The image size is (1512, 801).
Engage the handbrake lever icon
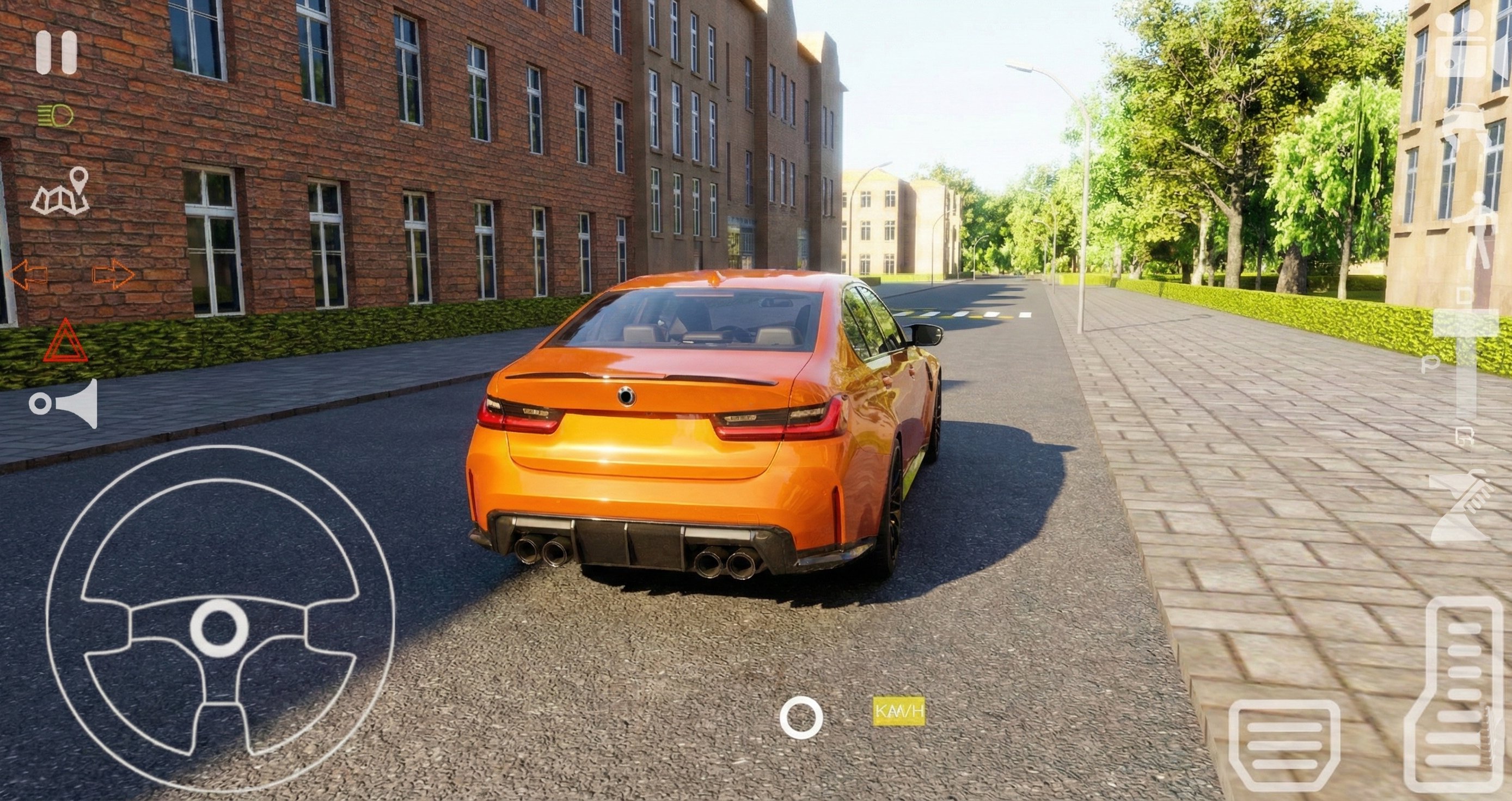[1459, 508]
